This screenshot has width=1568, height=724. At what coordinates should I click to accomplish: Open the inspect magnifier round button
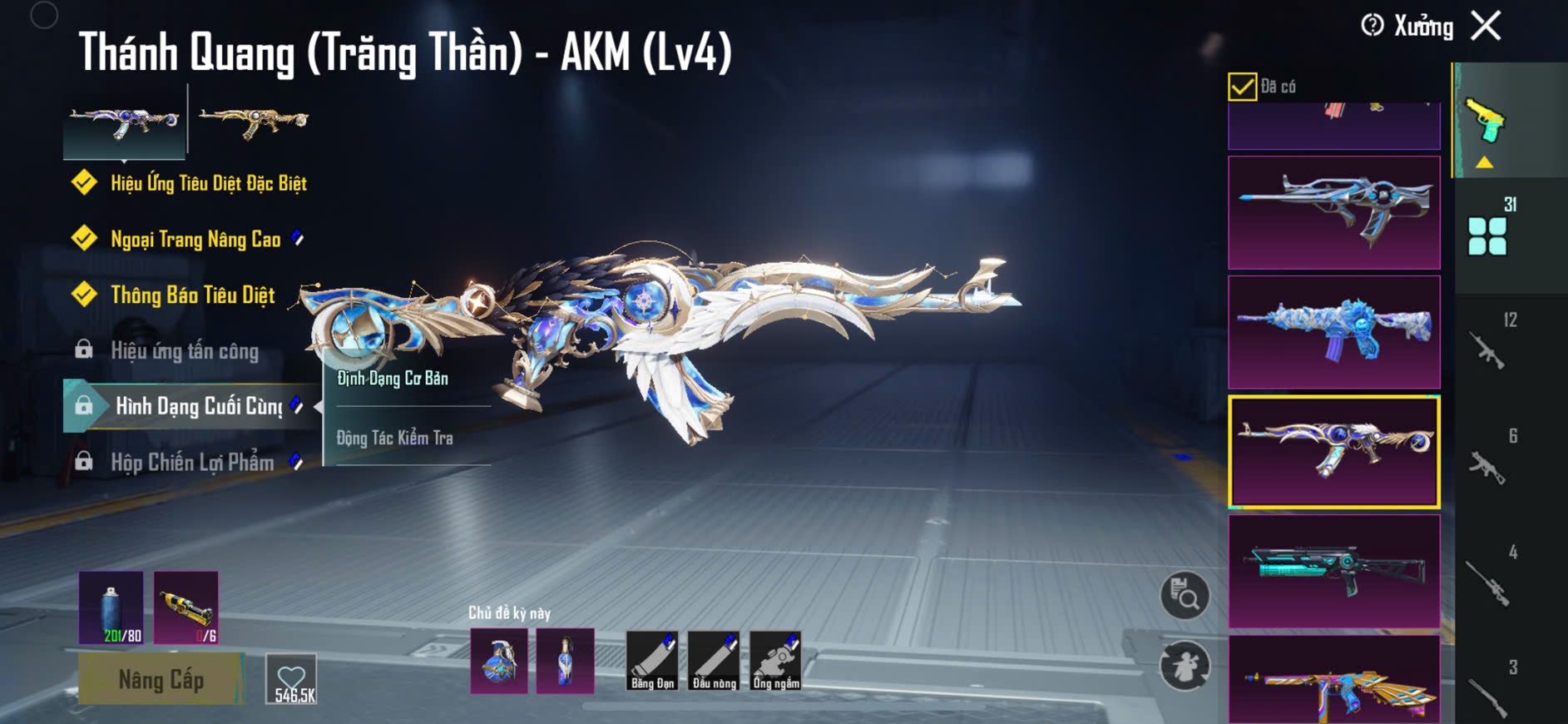1185,595
